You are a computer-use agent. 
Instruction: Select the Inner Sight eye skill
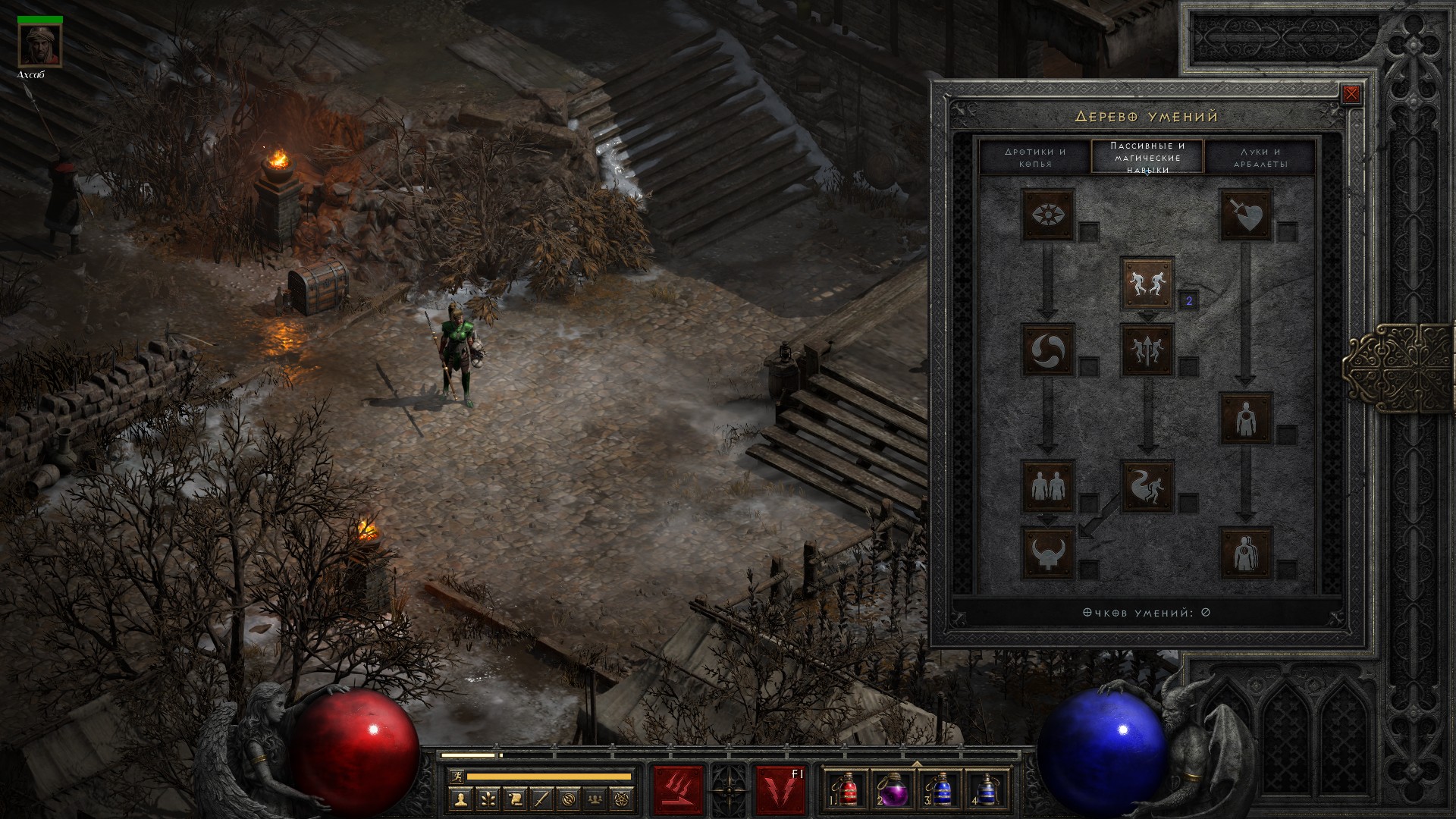1048,215
